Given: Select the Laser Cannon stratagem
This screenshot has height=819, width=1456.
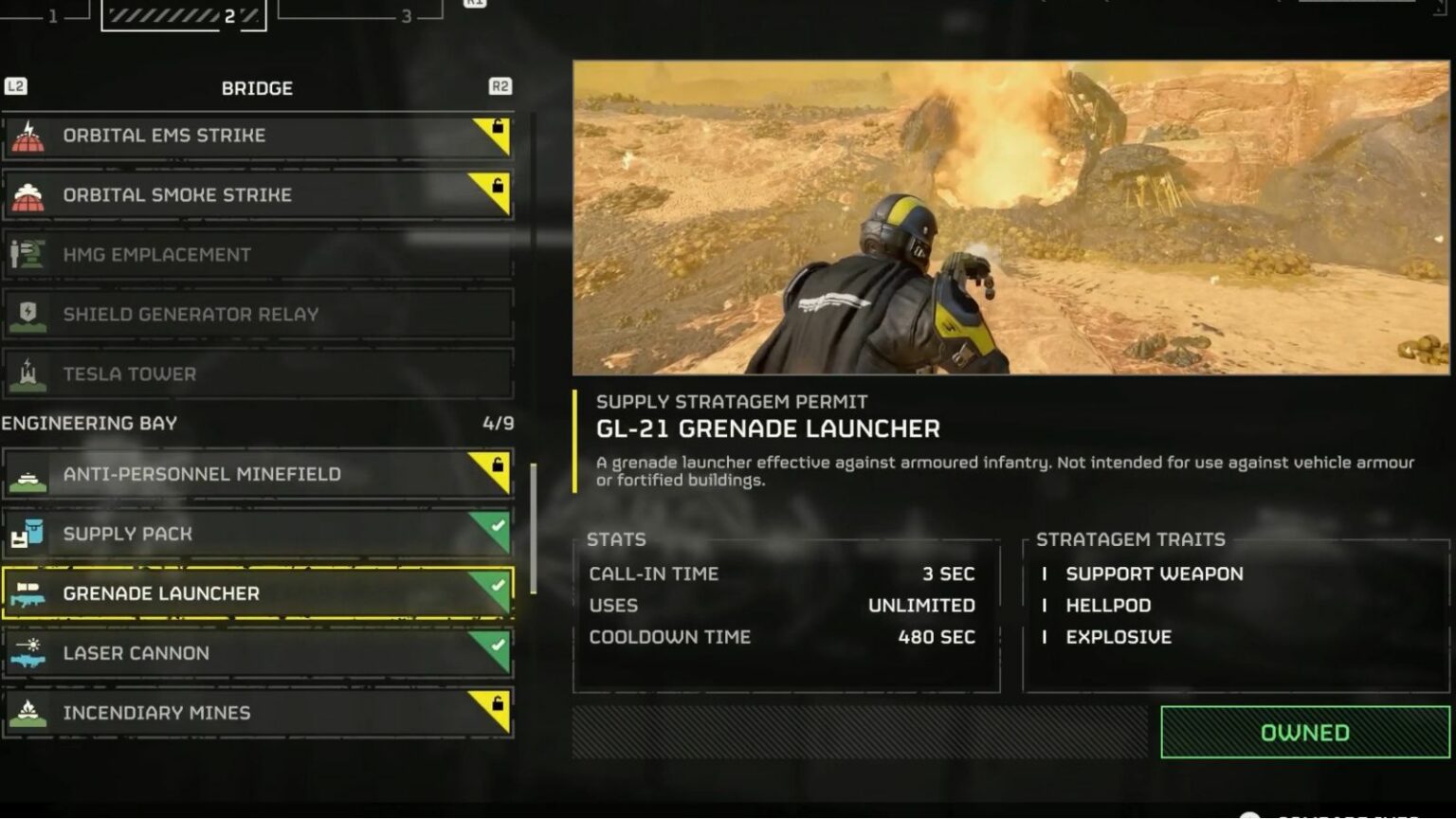Looking at the screenshot, I should (256, 653).
